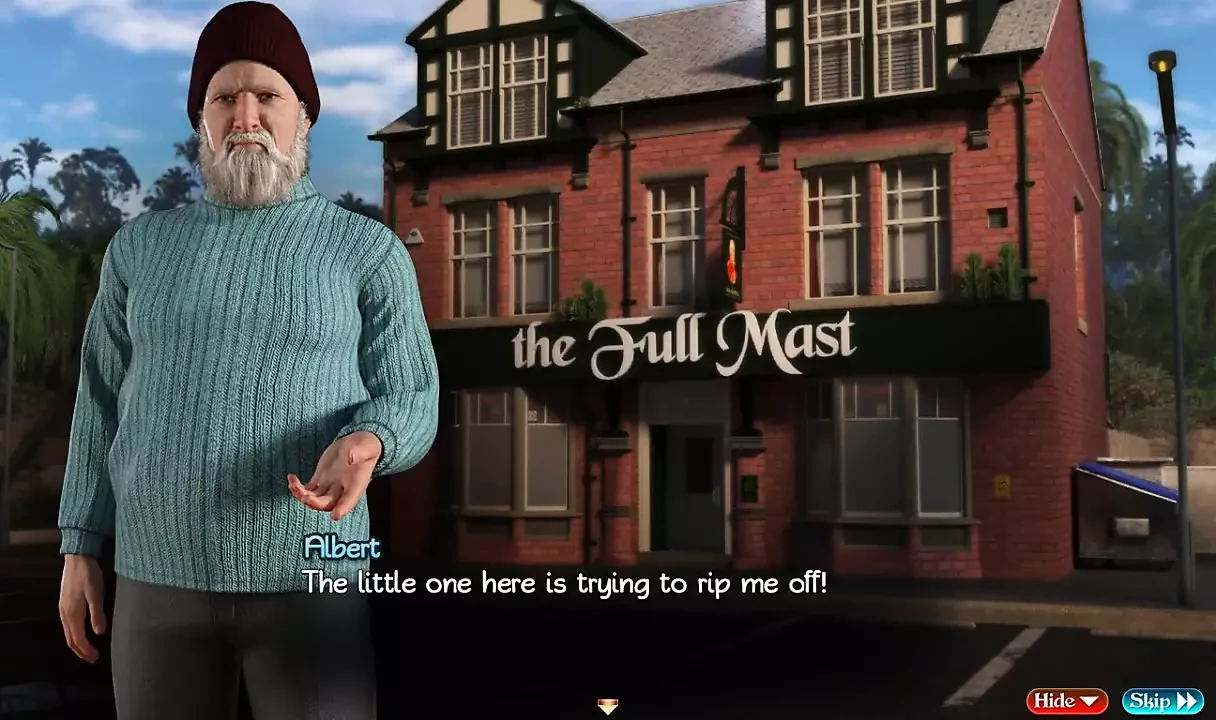Skip ahead through the dialogue

coord(1162,701)
